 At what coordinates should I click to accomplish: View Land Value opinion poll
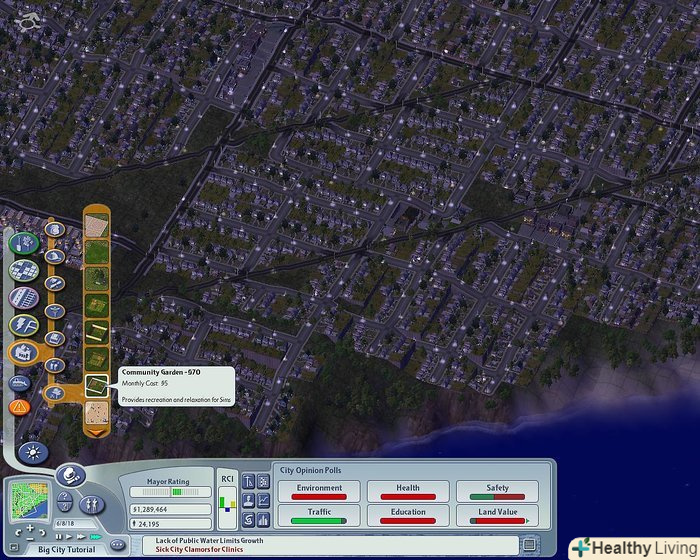(x=497, y=516)
